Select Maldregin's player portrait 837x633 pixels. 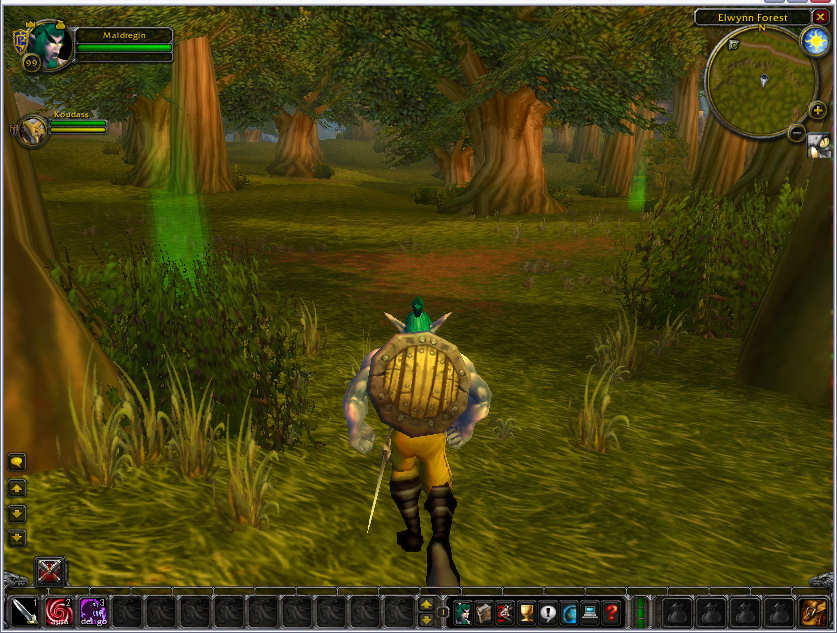click(46, 45)
